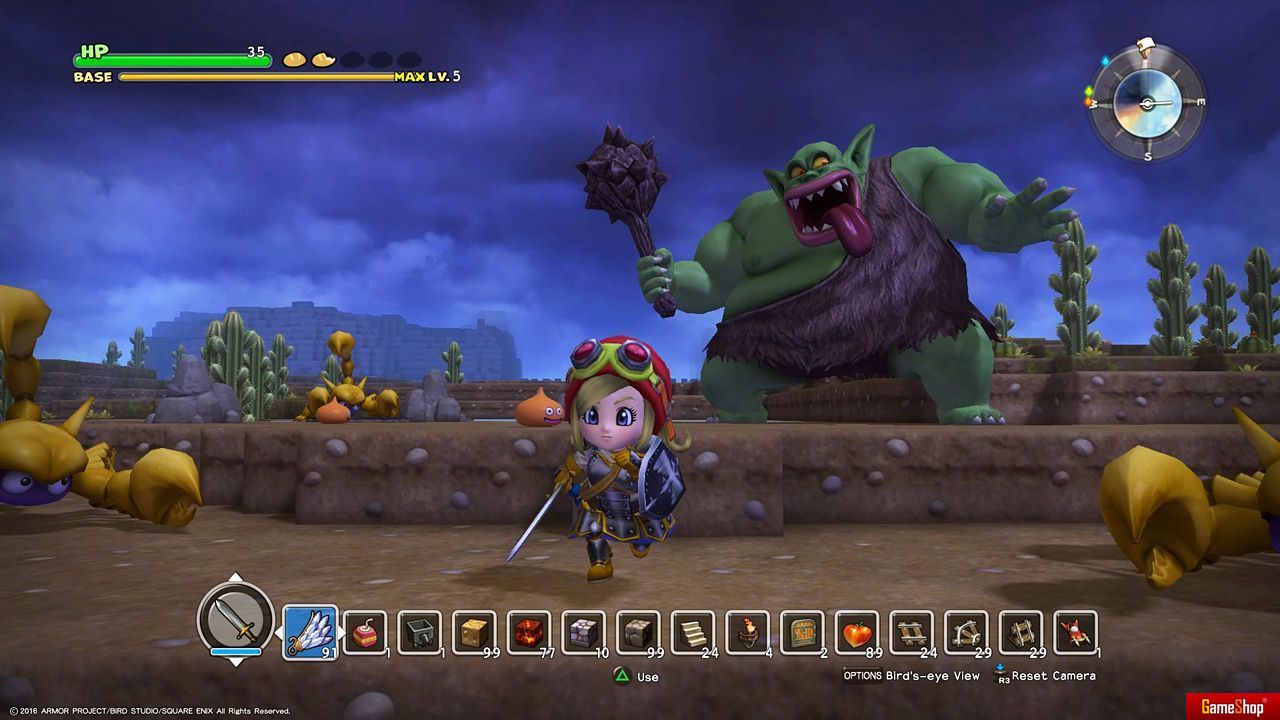This screenshot has width=1280, height=720.
Task: Choose the red bomb item slot
Action: [365, 632]
